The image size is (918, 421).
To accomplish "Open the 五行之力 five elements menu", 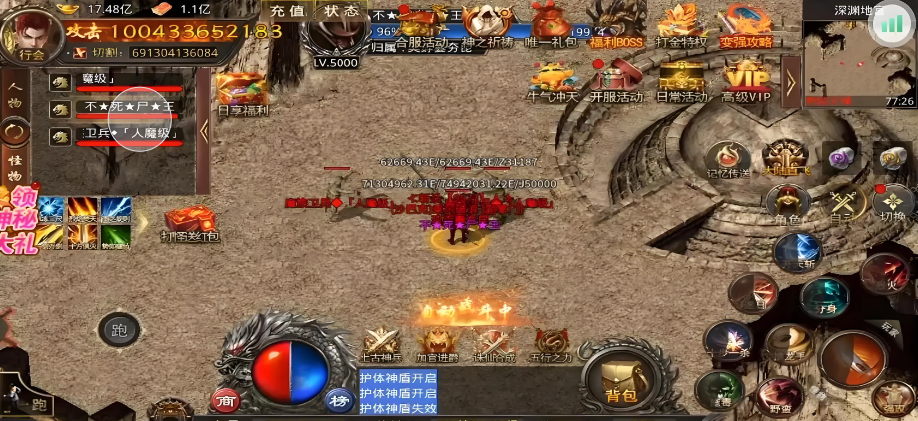I will point(551,345).
